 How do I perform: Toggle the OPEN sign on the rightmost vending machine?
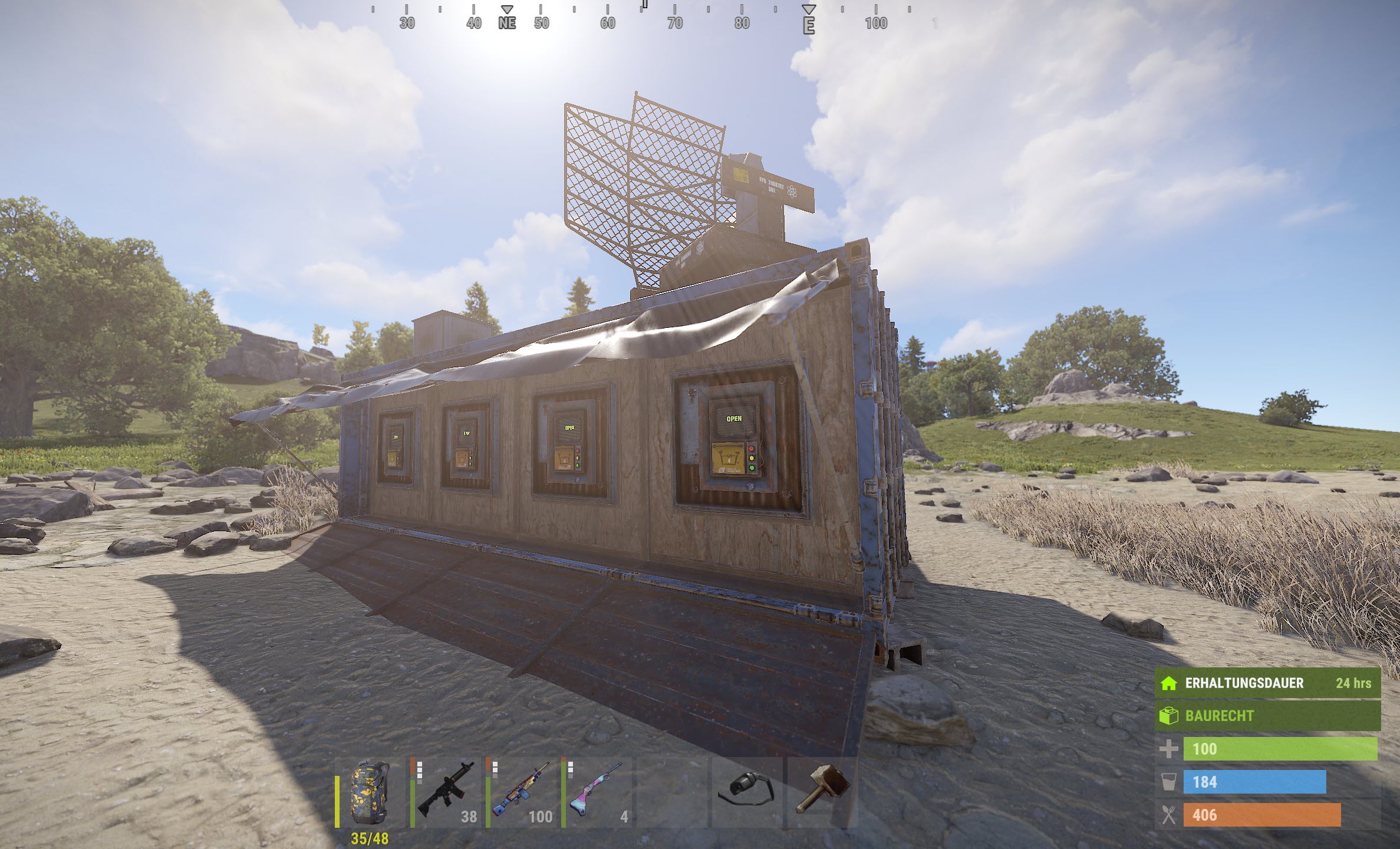tap(734, 419)
